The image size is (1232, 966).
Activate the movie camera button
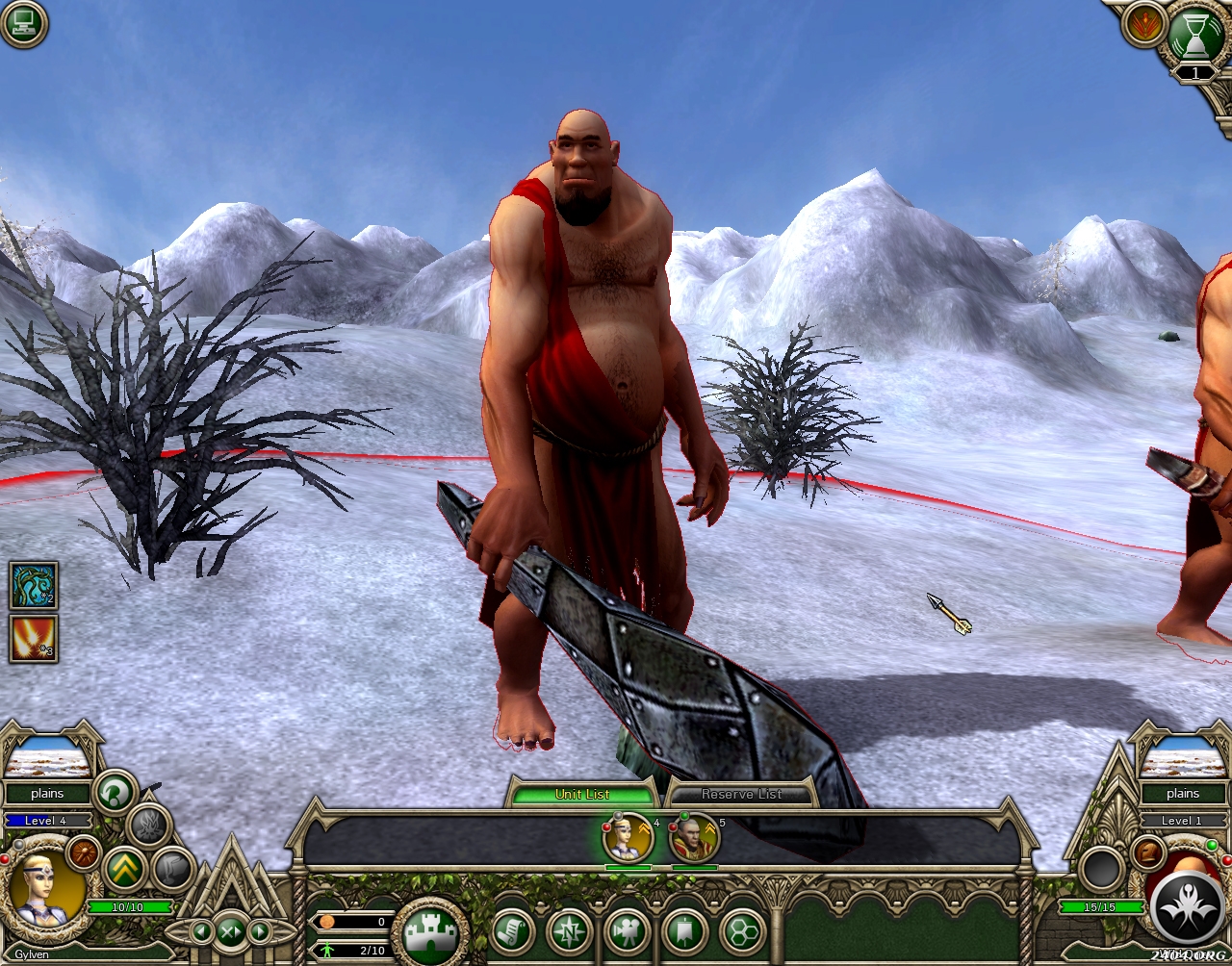pos(627,931)
